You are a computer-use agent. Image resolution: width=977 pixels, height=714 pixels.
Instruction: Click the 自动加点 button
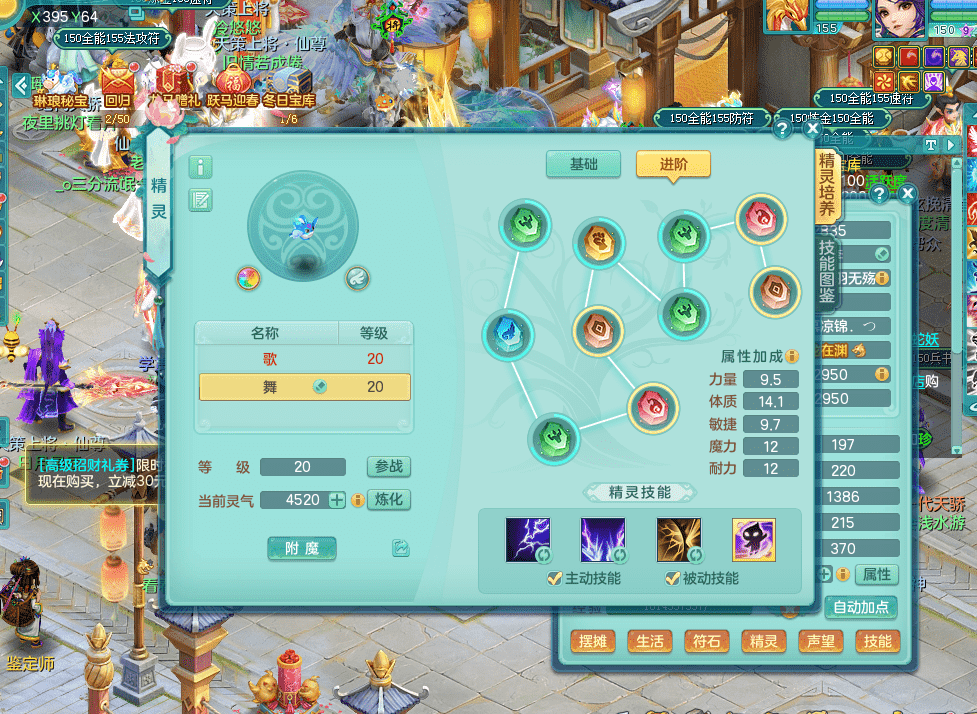[x=862, y=607]
